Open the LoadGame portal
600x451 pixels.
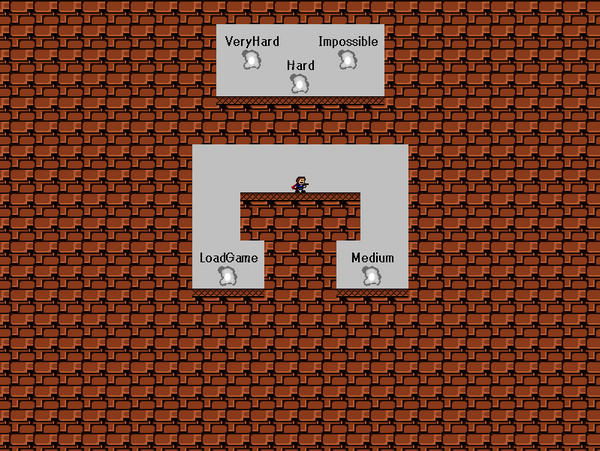coord(228,275)
